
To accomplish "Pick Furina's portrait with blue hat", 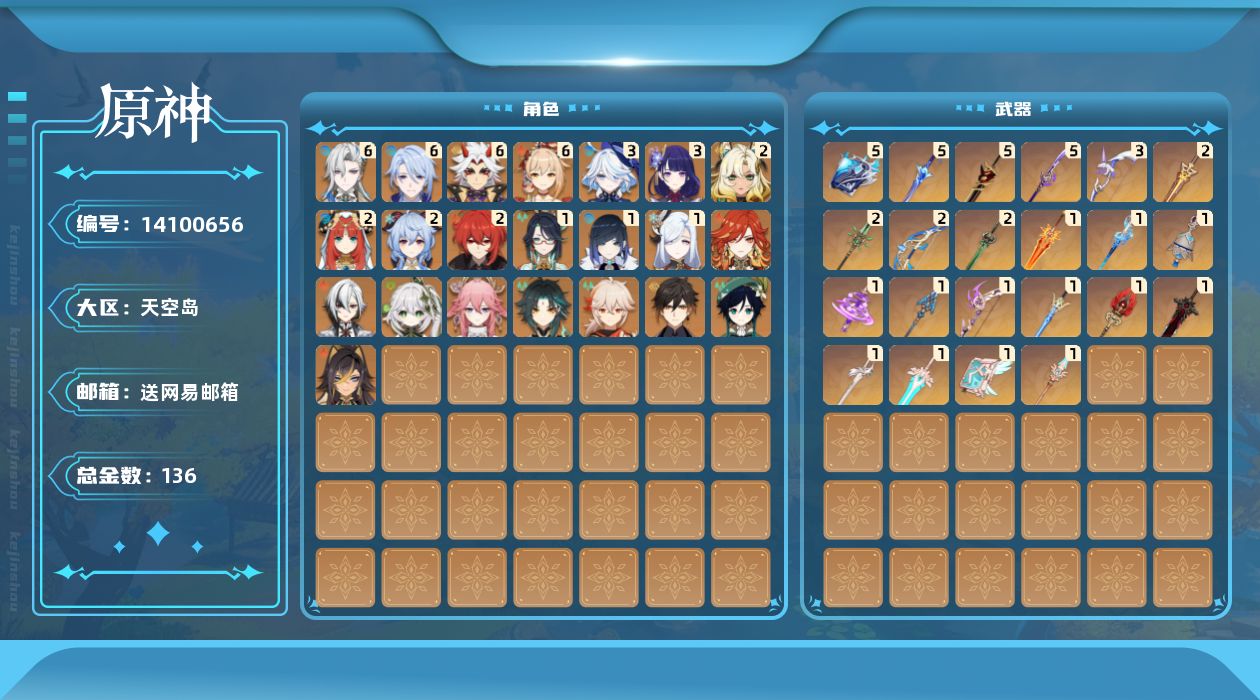I will coord(610,172).
